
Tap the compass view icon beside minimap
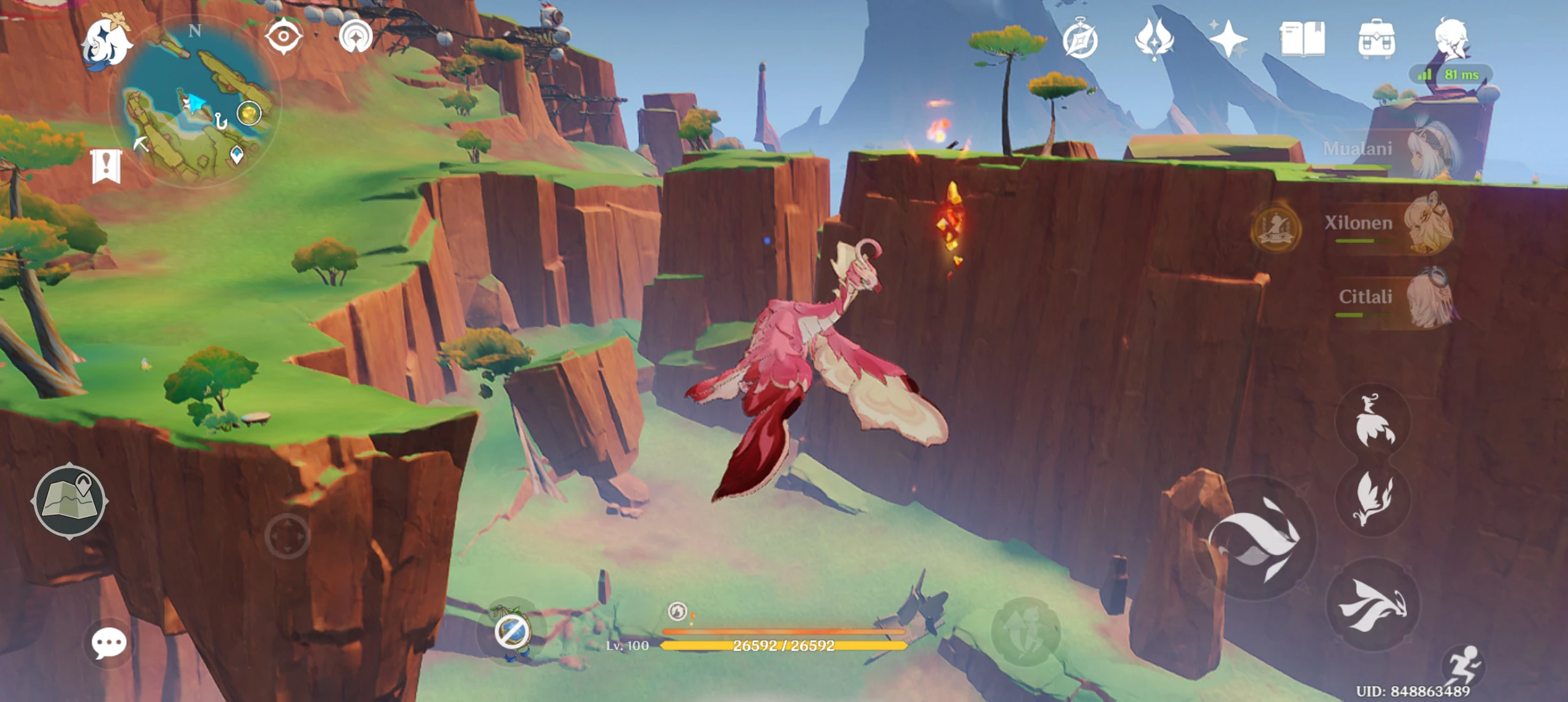click(284, 36)
